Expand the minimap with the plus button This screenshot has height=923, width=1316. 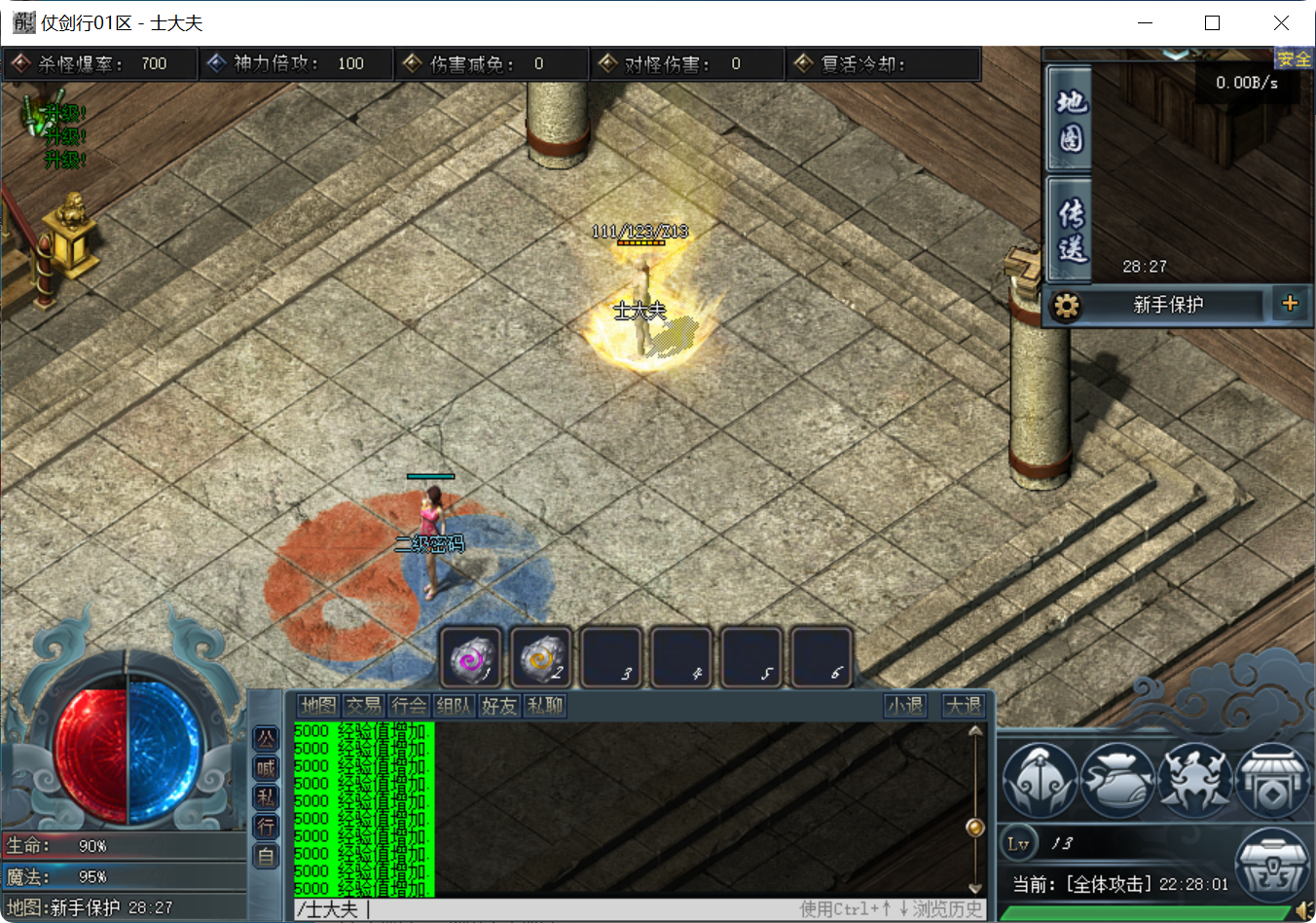point(1290,304)
